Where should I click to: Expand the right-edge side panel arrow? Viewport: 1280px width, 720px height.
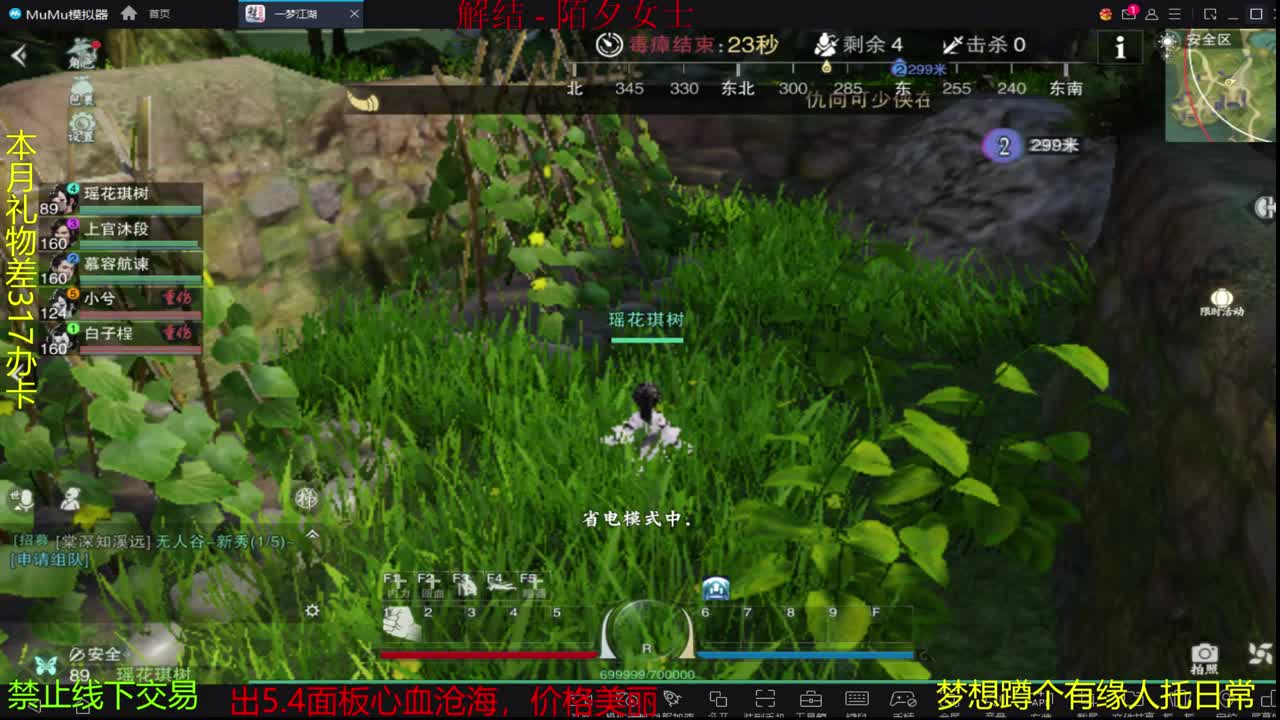coord(1263,208)
